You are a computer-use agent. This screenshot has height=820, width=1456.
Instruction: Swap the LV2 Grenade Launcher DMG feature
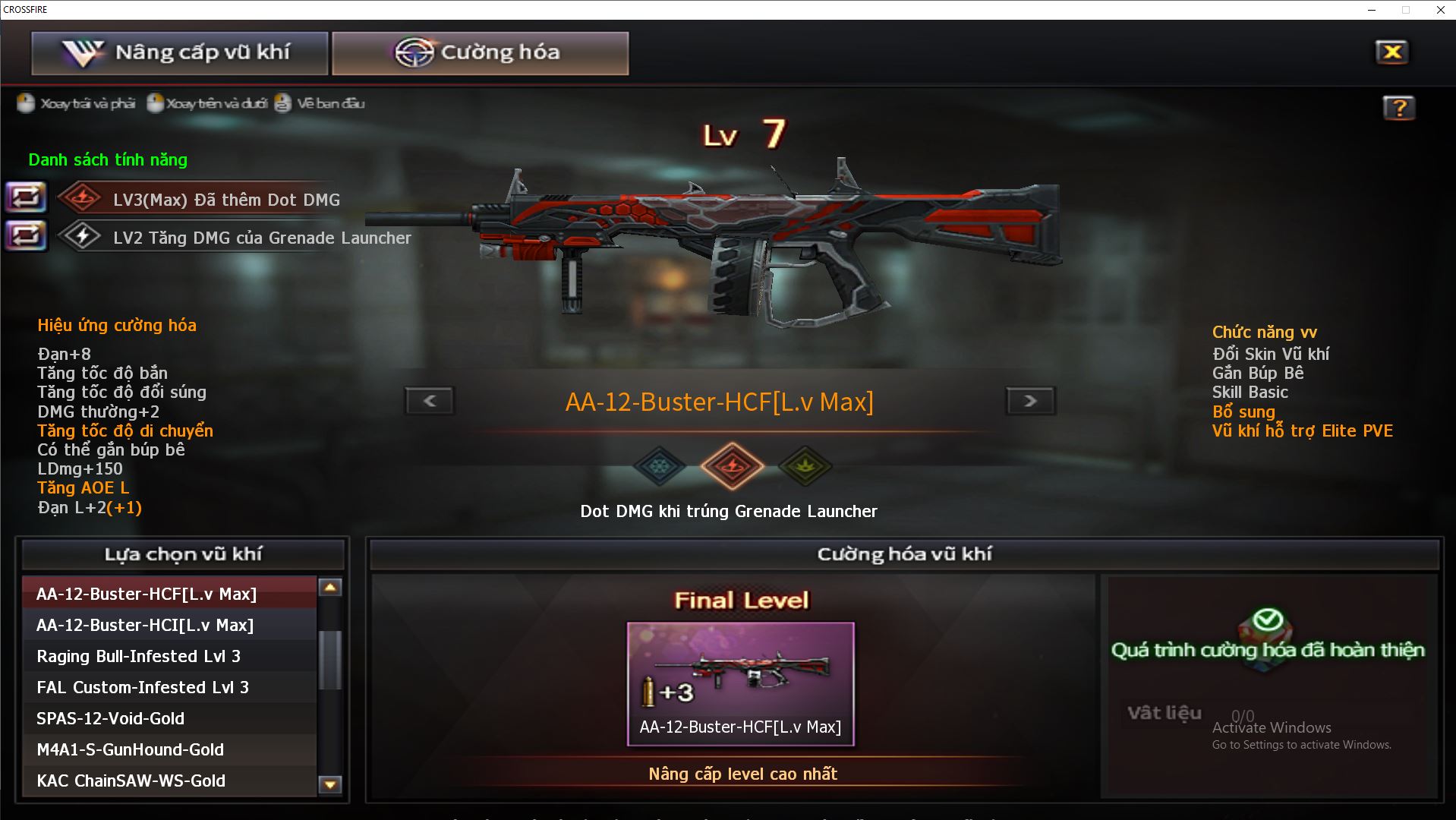click(26, 236)
